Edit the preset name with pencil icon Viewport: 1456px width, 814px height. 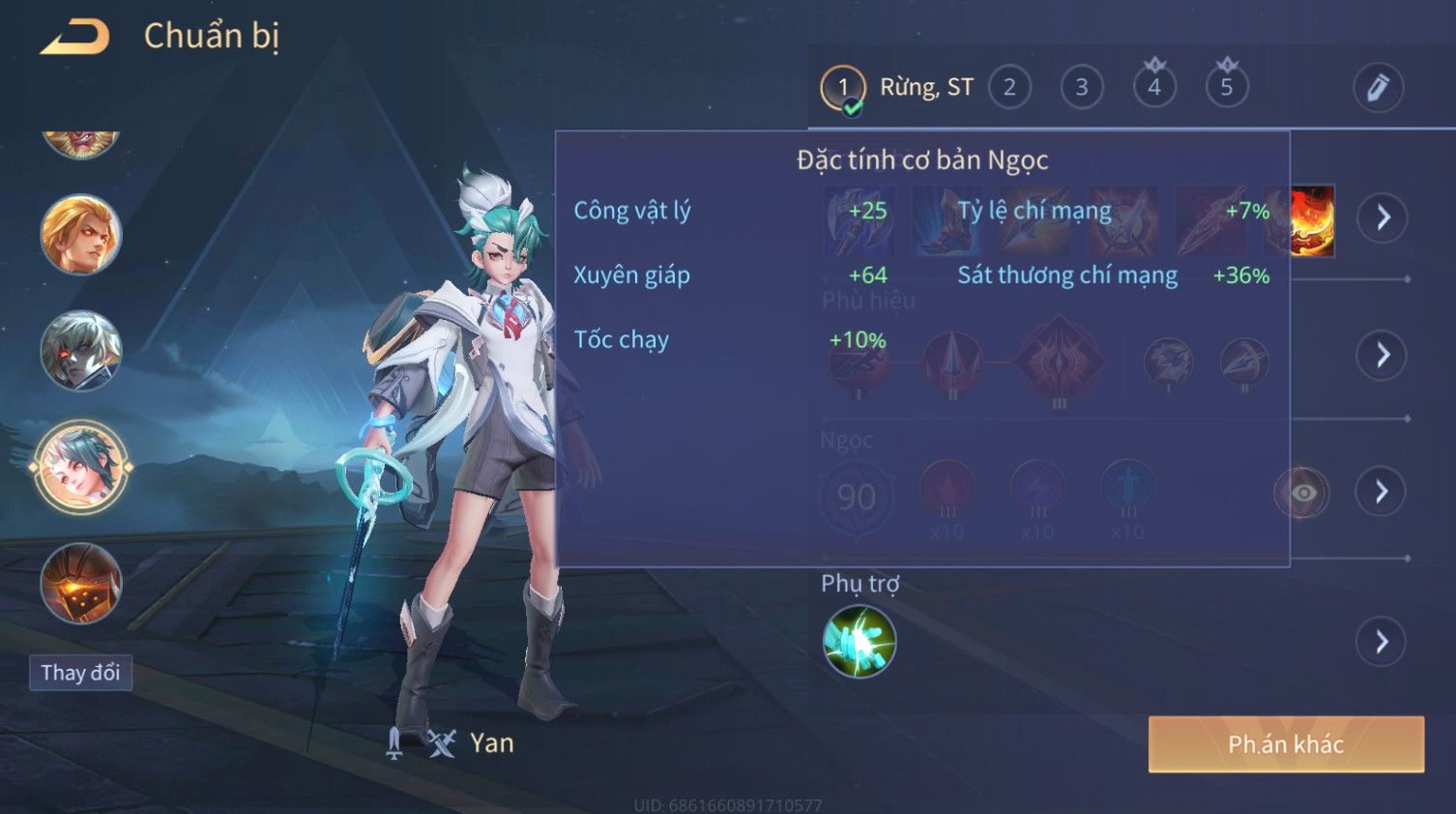tap(1378, 88)
